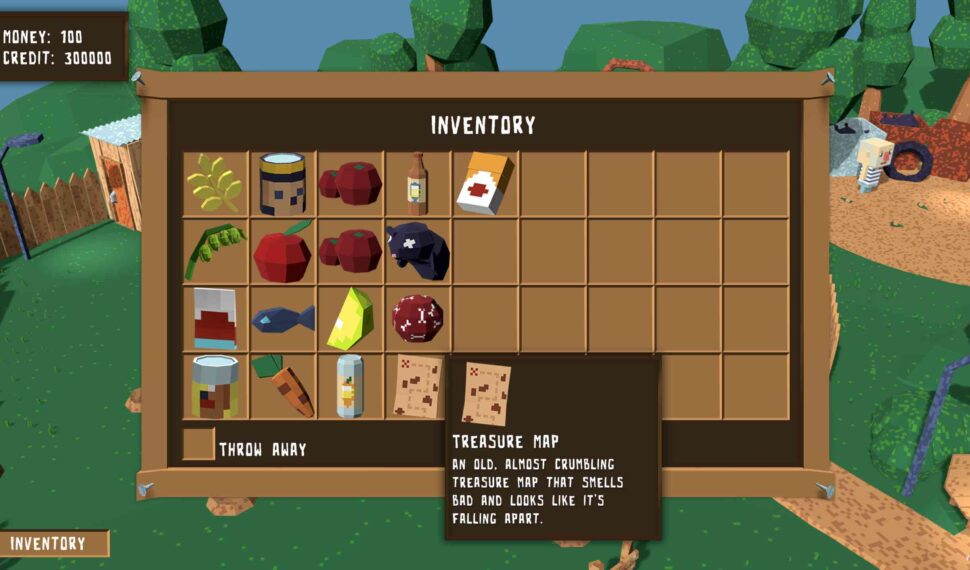Click the Throw Away slot
The width and height of the screenshot is (970, 570).
click(x=198, y=445)
